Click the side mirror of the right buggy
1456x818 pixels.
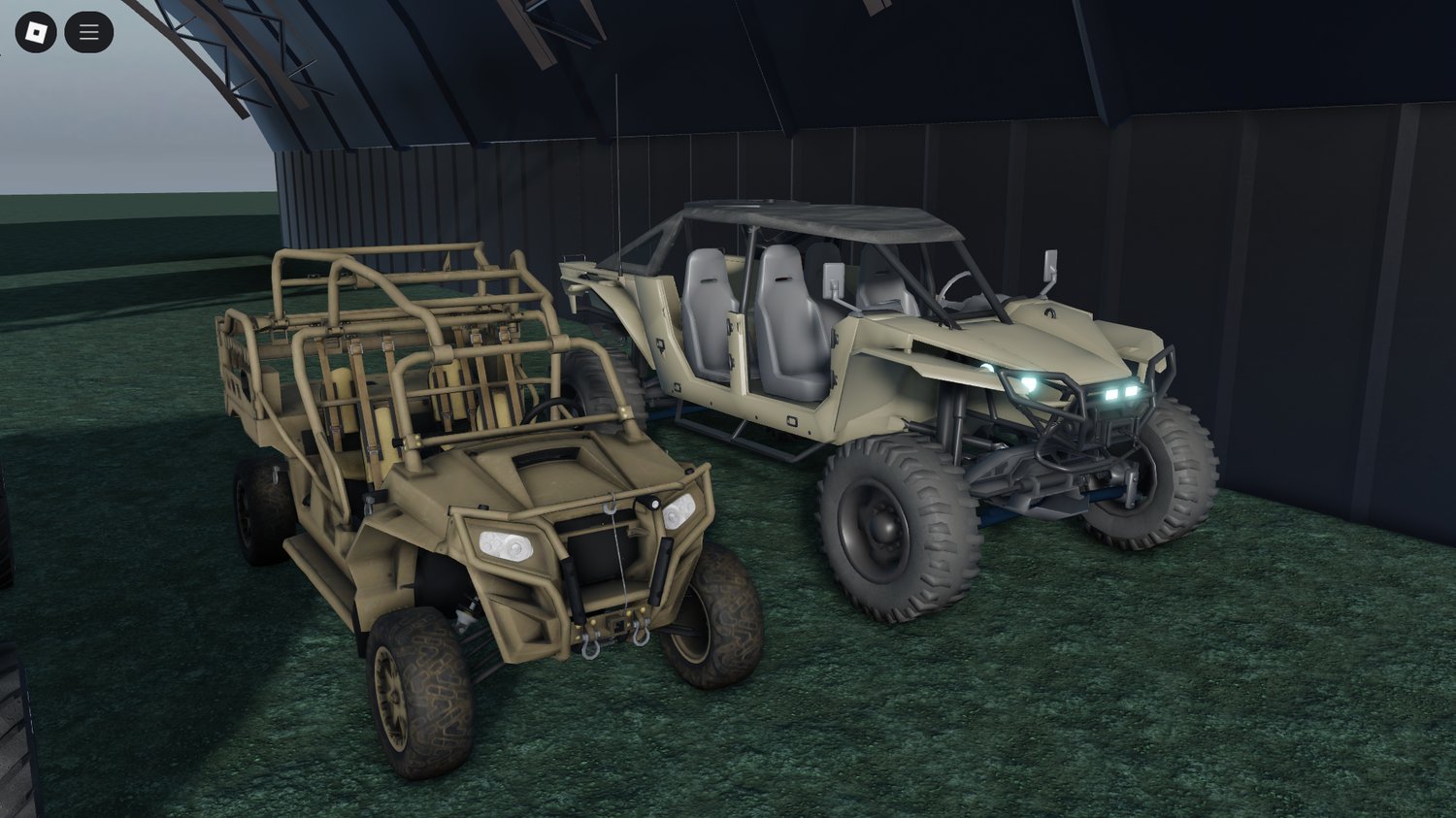(1047, 264)
